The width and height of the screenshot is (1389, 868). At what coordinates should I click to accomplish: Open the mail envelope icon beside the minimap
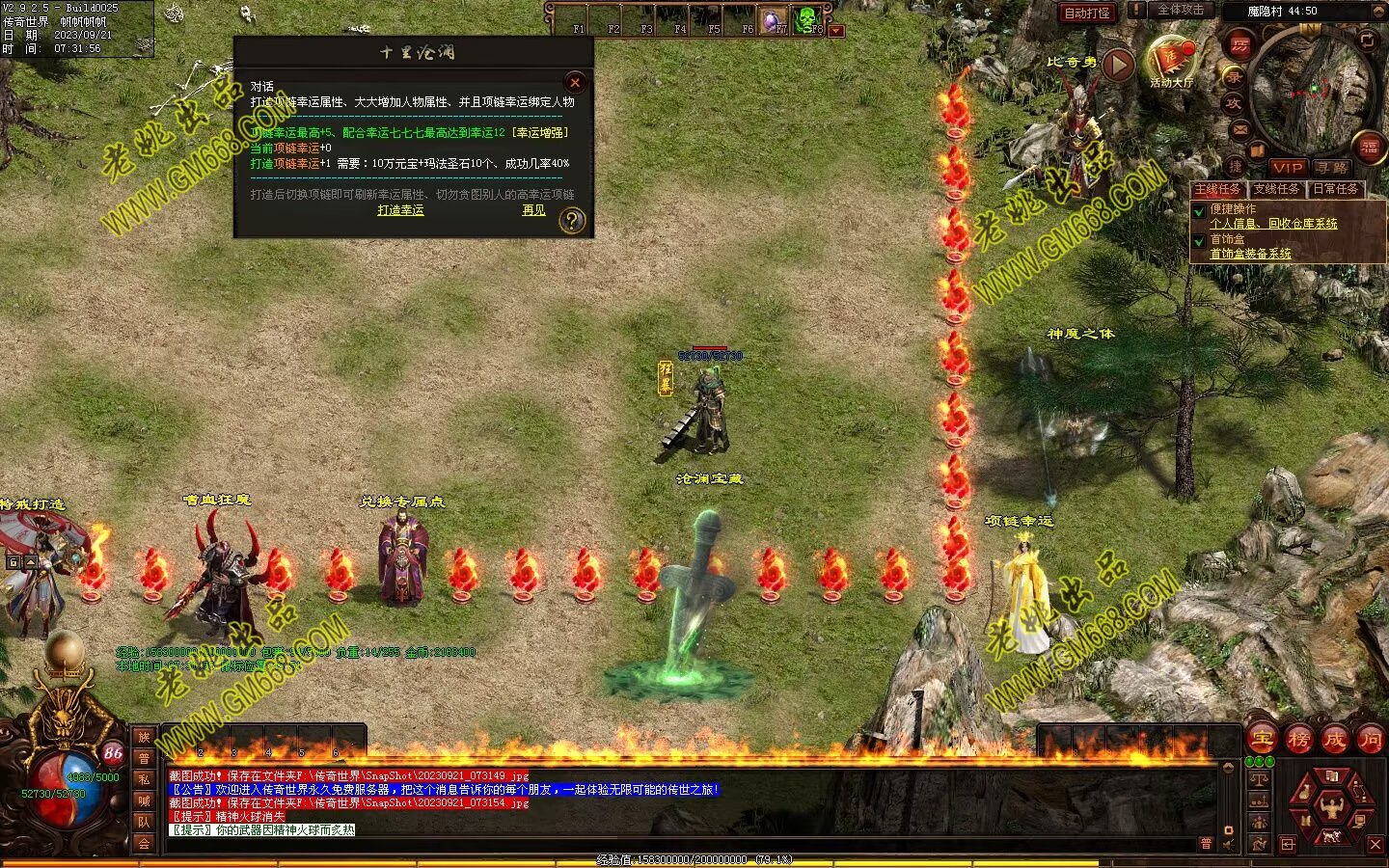click(x=1240, y=130)
